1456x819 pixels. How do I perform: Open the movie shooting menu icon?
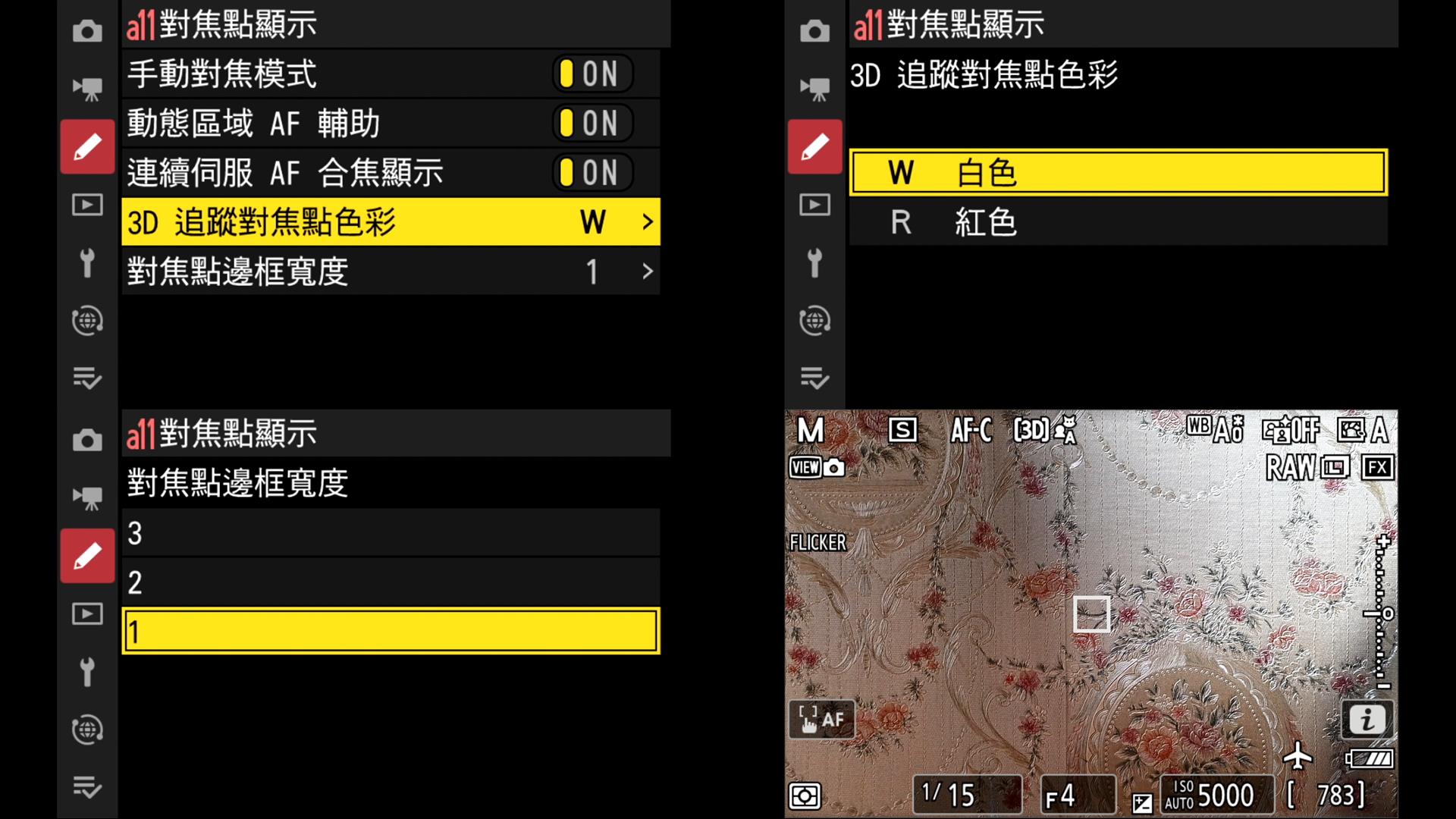87,88
